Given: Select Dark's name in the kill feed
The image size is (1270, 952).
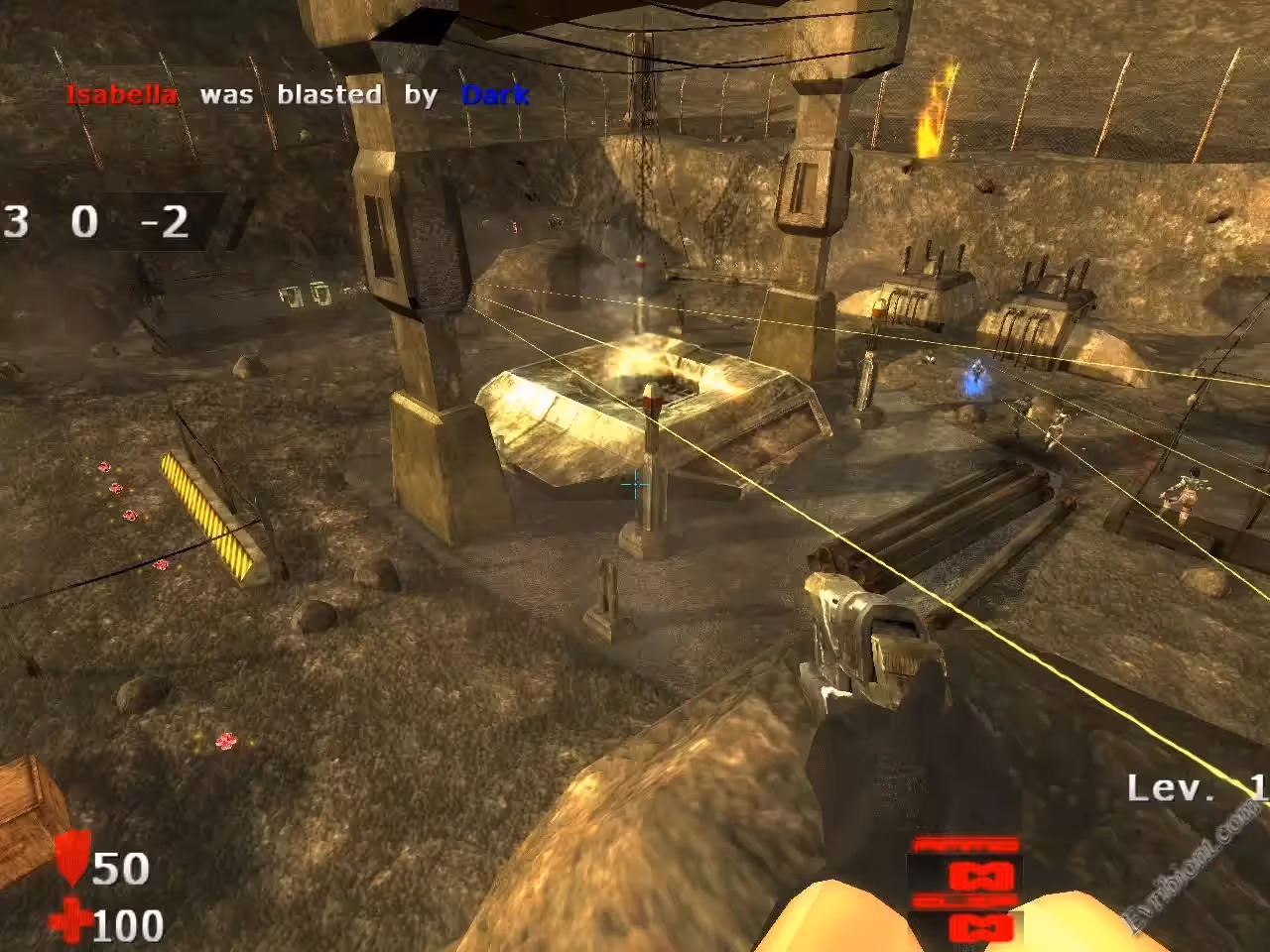Looking at the screenshot, I should 495,95.
